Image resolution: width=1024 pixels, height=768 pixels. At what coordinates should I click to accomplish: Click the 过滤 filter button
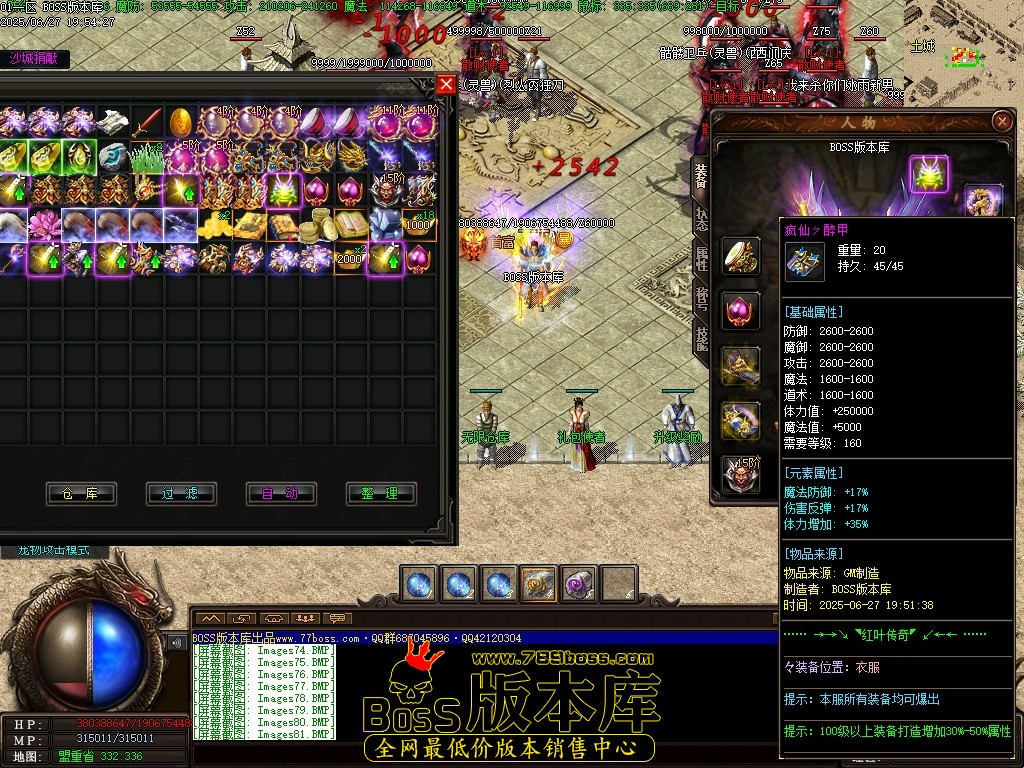point(181,493)
